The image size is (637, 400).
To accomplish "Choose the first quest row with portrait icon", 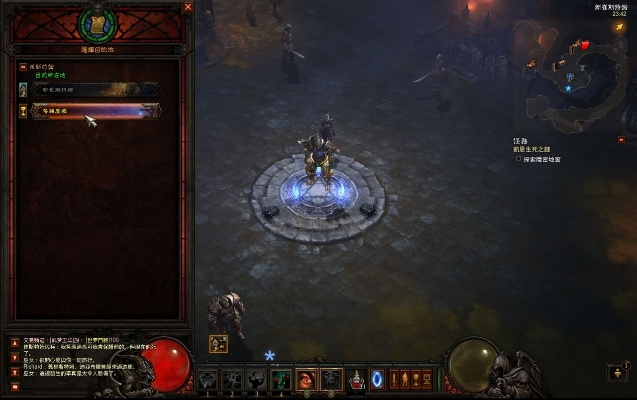I will pyautogui.click(x=95, y=89).
